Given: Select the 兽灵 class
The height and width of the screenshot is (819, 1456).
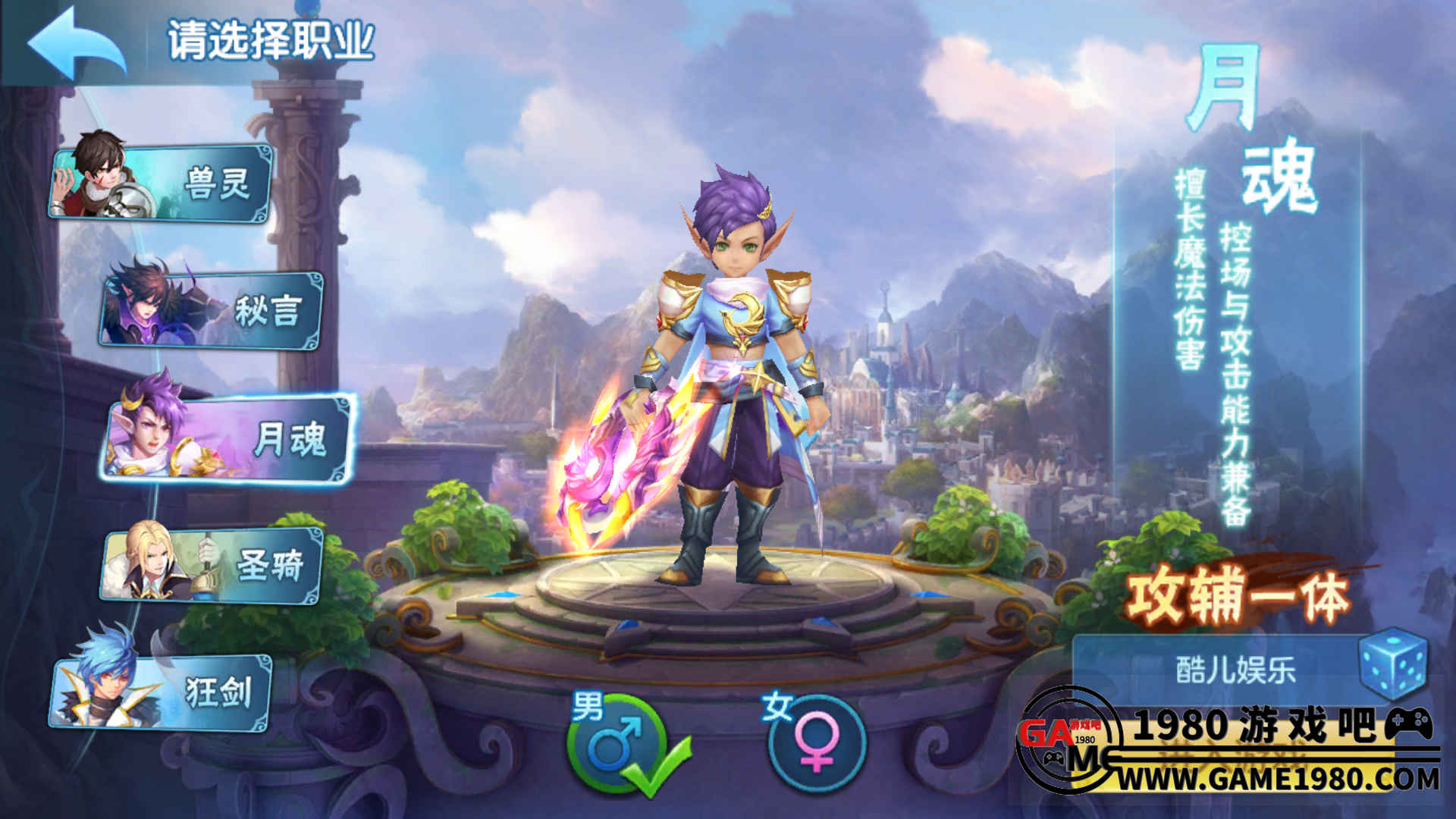Looking at the screenshot, I should (162, 183).
